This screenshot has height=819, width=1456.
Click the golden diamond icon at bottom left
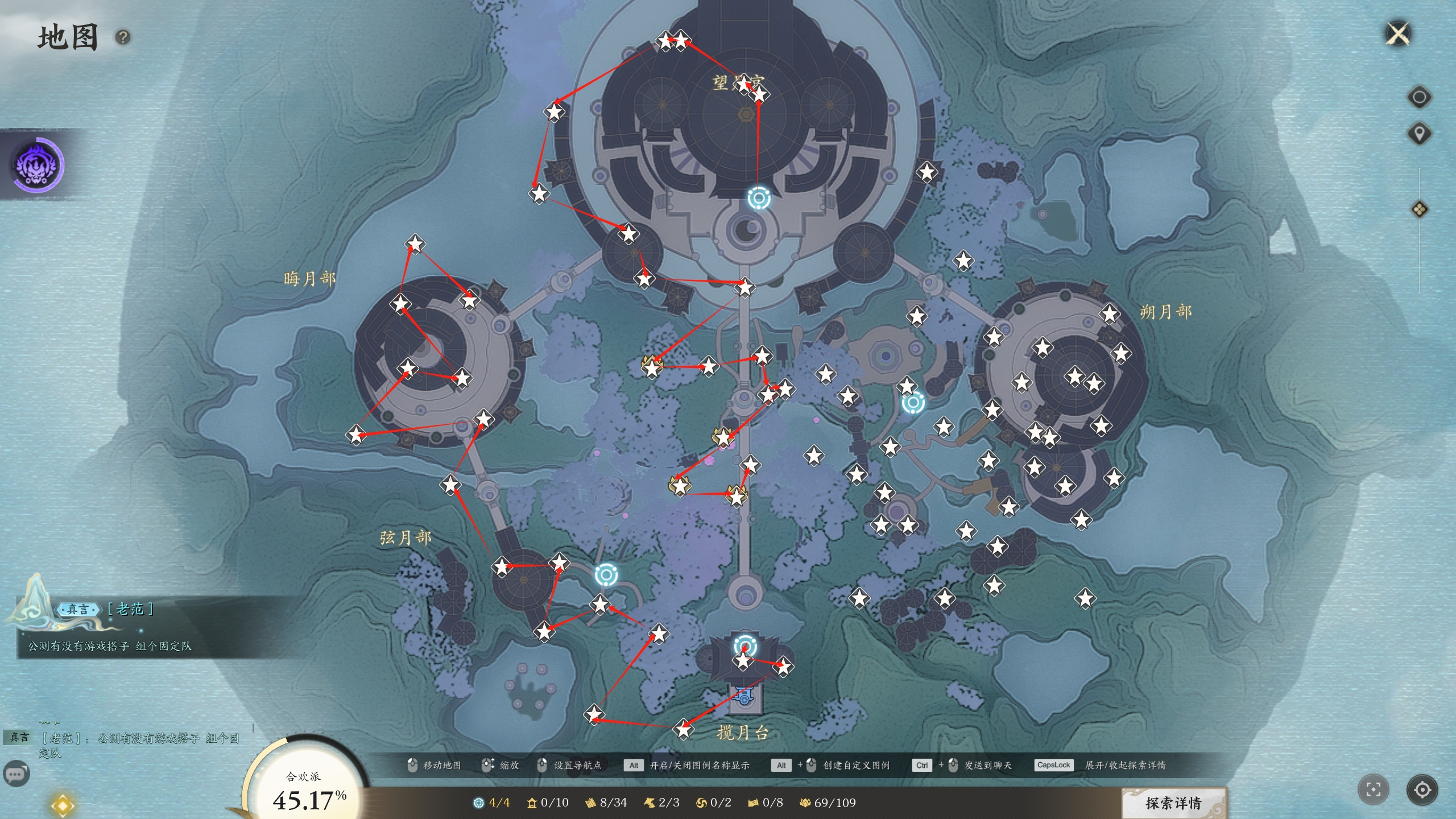[x=62, y=806]
